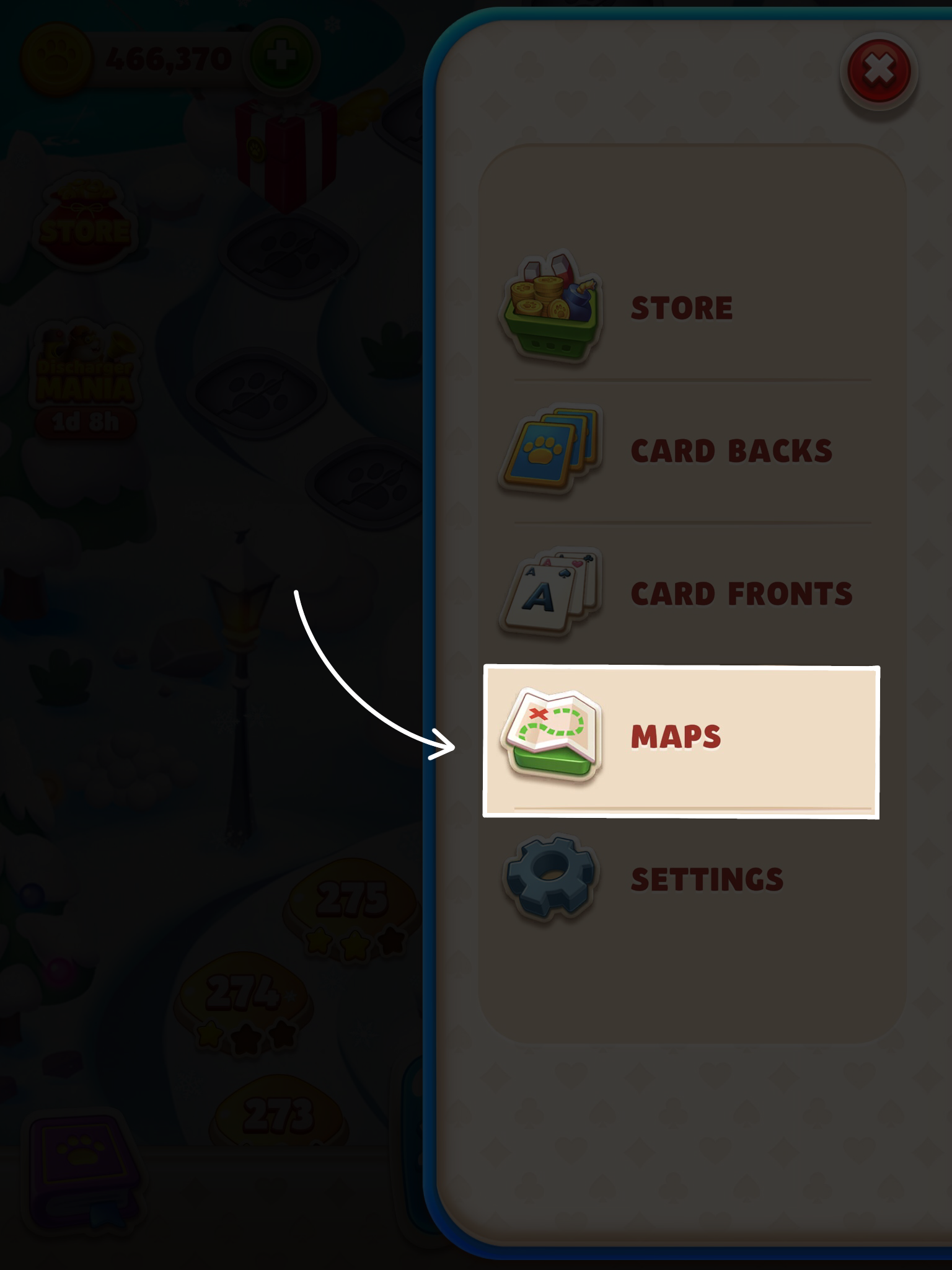Open the Card Fronts collection
This screenshot has width=952, height=1270.
[741, 592]
